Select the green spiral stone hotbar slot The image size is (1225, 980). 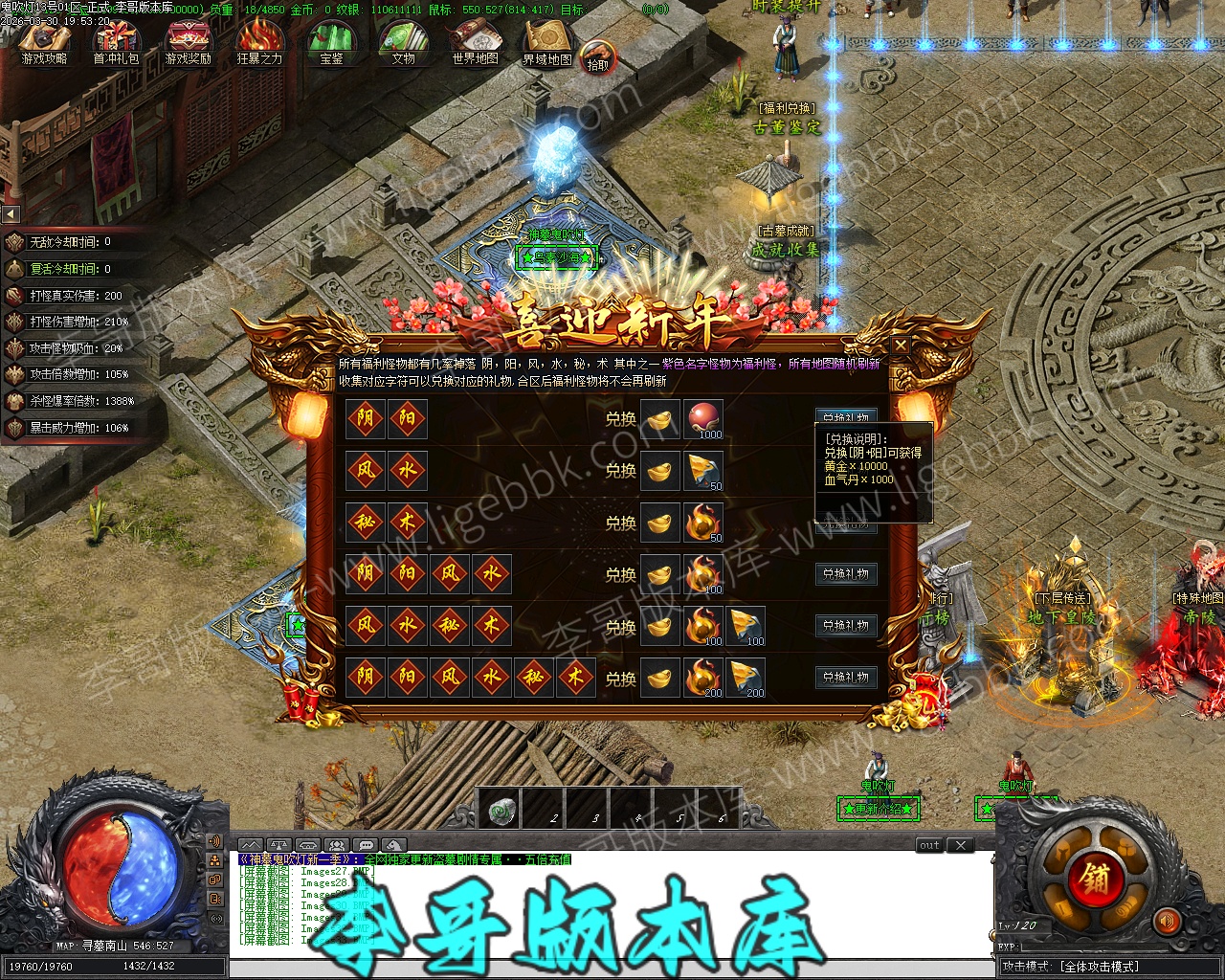[x=499, y=810]
